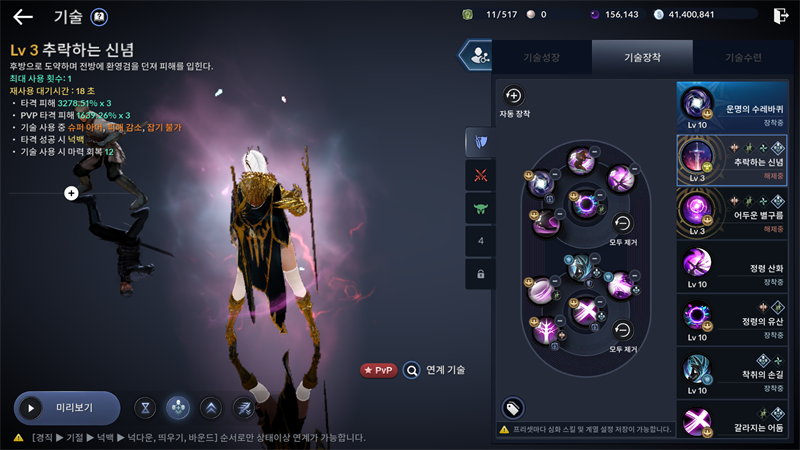Open the tag icon for preset settings
This screenshot has width=800, height=450.
(x=512, y=408)
